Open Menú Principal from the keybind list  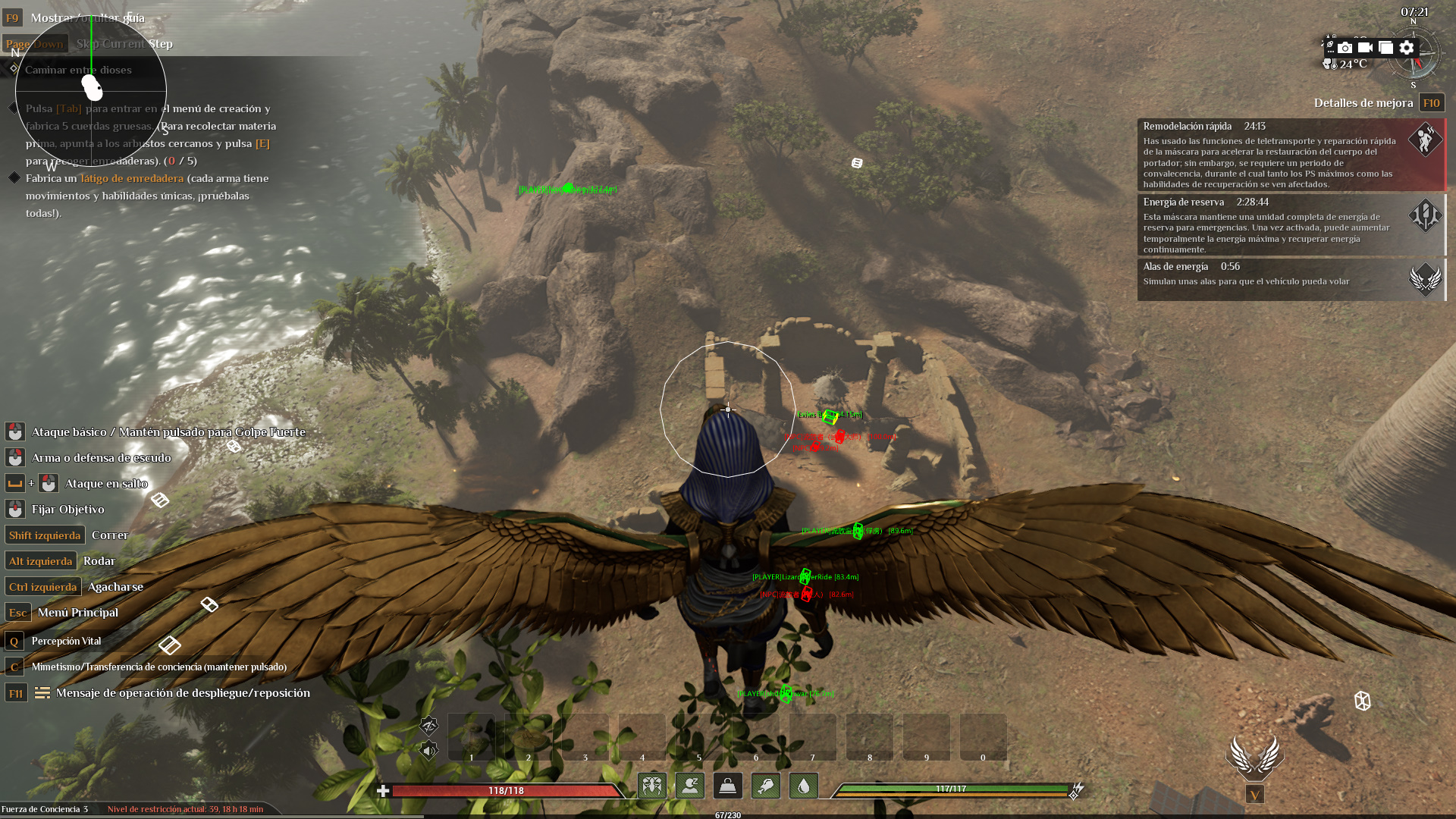pos(78,612)
